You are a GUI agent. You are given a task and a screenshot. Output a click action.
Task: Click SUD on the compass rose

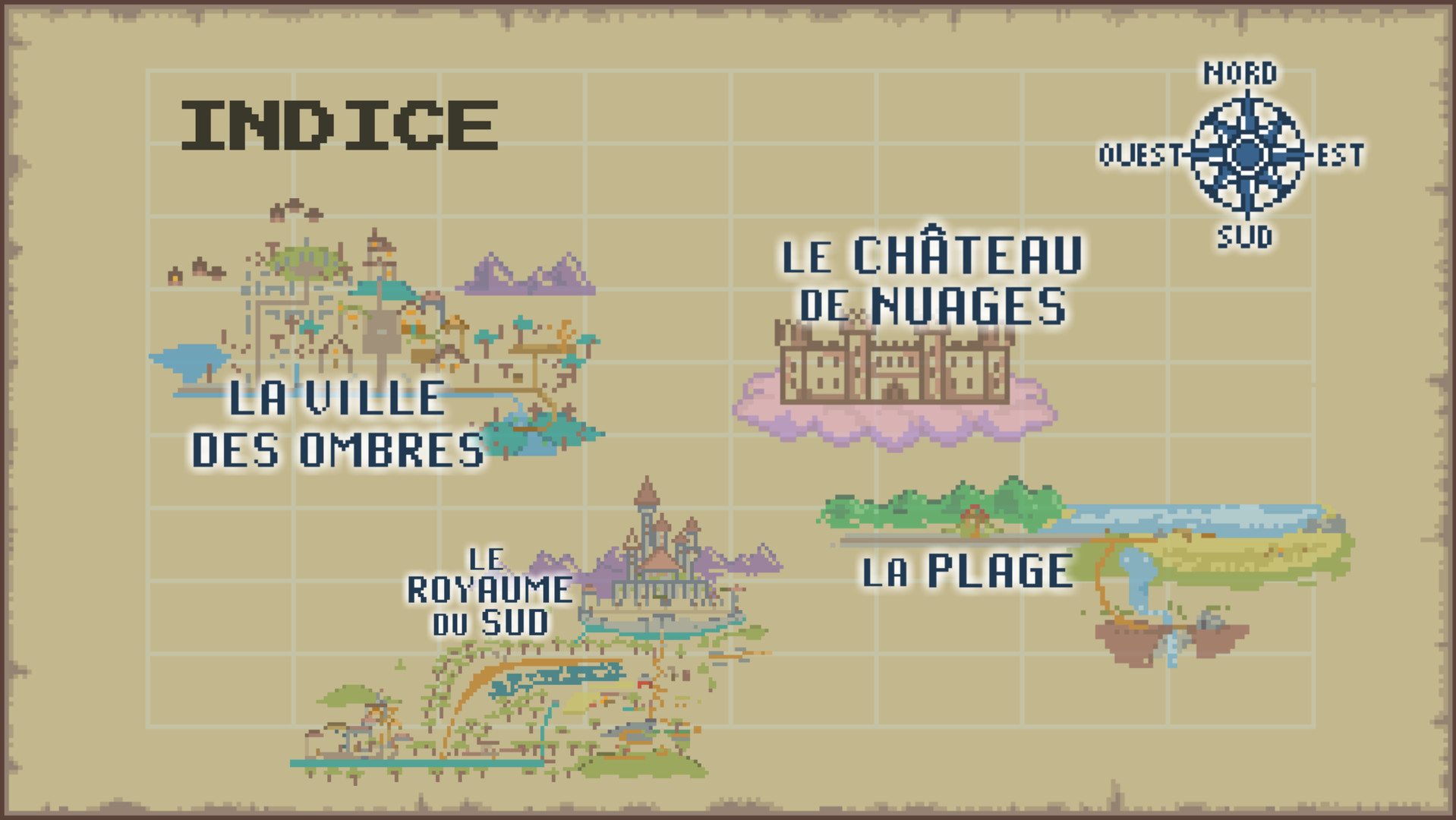(1245, 238)
